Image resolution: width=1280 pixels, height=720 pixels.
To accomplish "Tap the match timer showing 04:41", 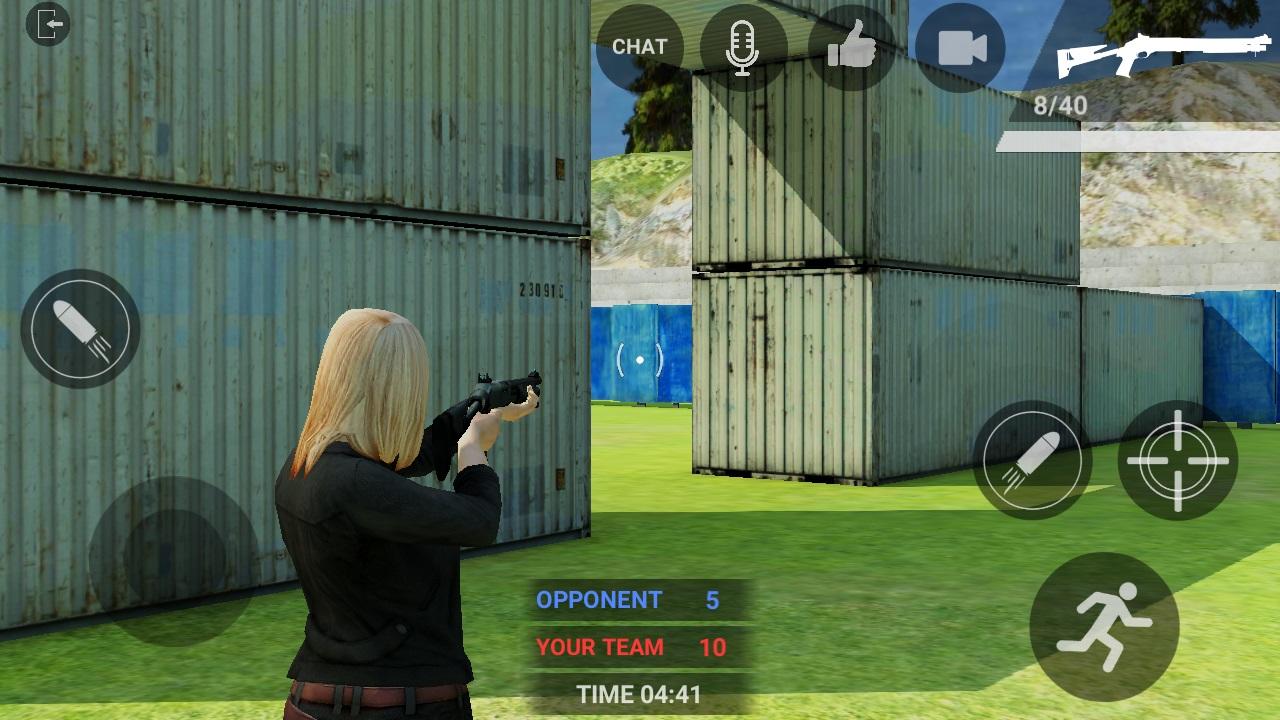I will tap(640, 693).
